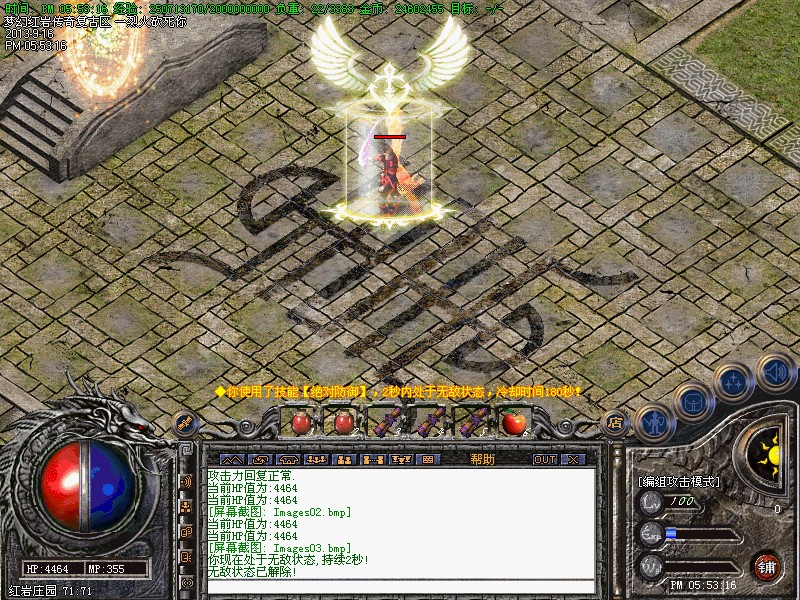Click the satellite icon beside the belt
The width and height of the screenshot is (800, 600).
click(185, 423)
